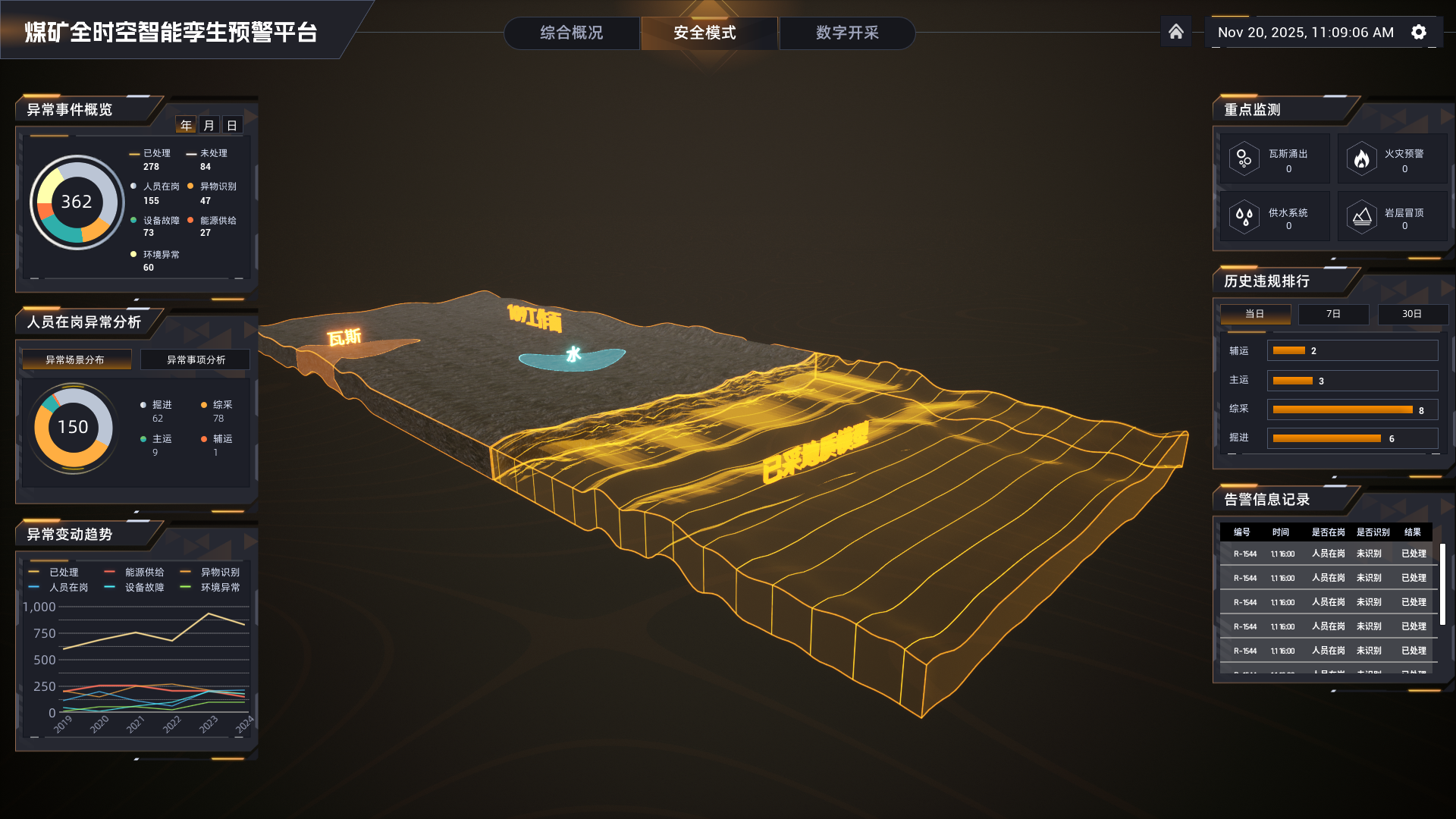Select the 异常场景分布 button

pos(76,359)
